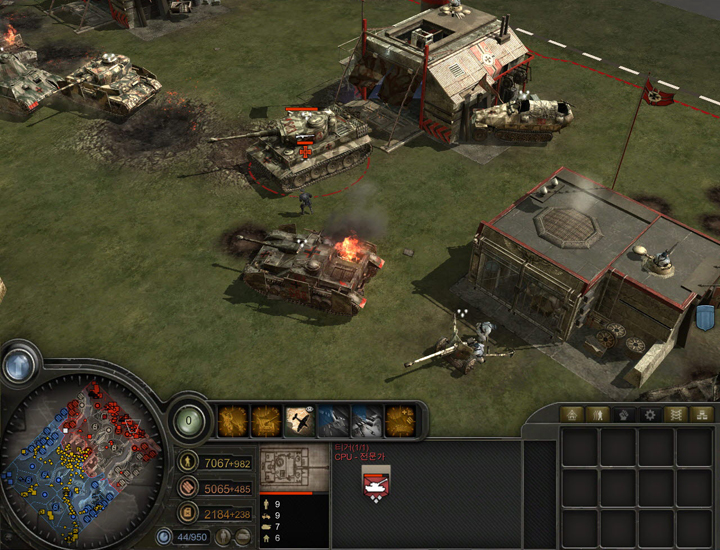The image size is (720, 550).
Task: Switch to the soldier icon tab
Action: pyautogui.click(x=597, y=414)
